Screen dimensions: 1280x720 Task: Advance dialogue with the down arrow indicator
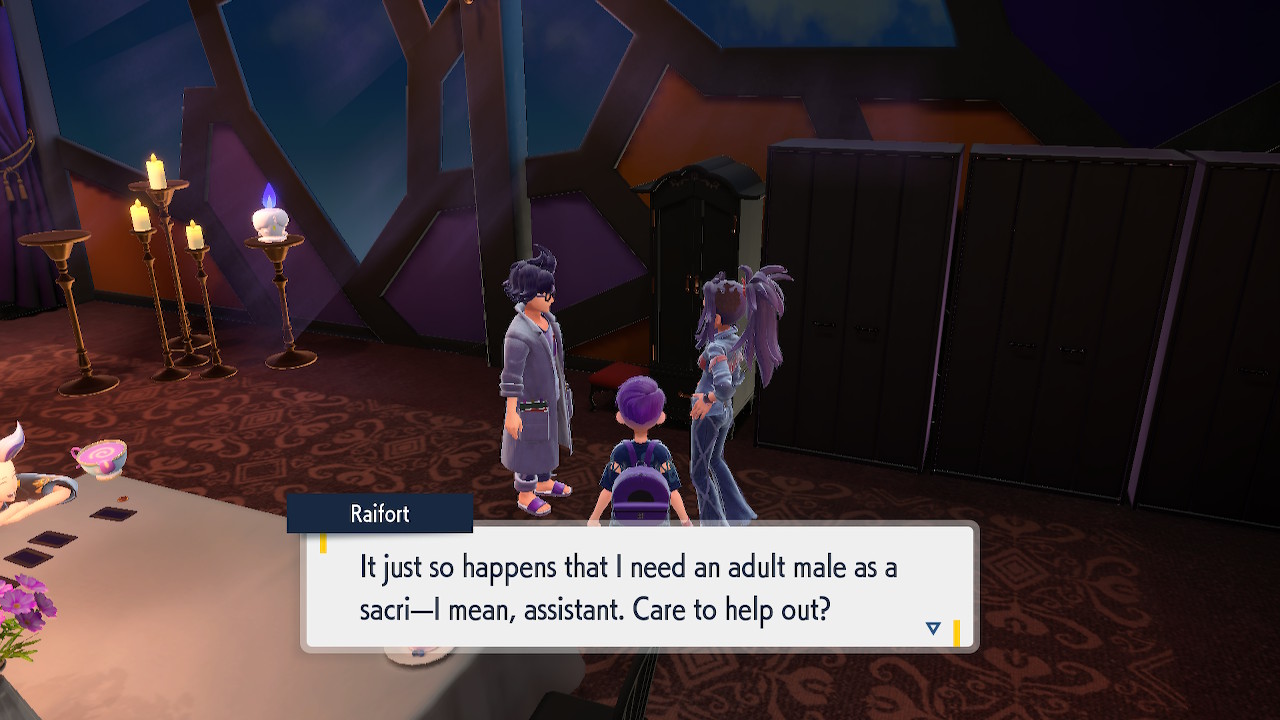(933, 628)
